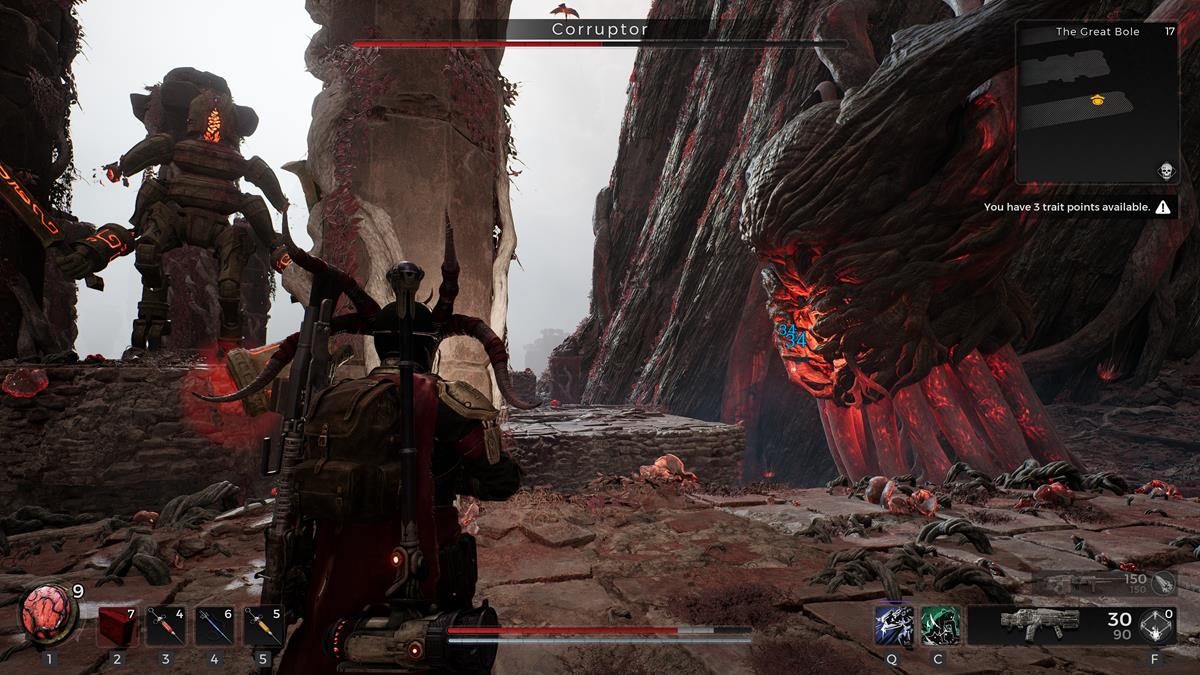The image size is (1200, 675).
Task: Select the blue needle consumable slot
Action: 215,627
